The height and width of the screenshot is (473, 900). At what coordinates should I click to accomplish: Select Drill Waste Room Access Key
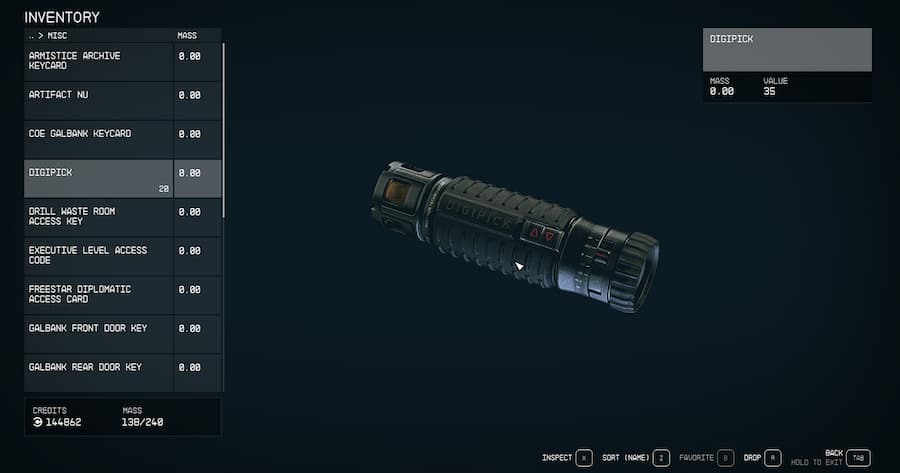pos(98,216)
